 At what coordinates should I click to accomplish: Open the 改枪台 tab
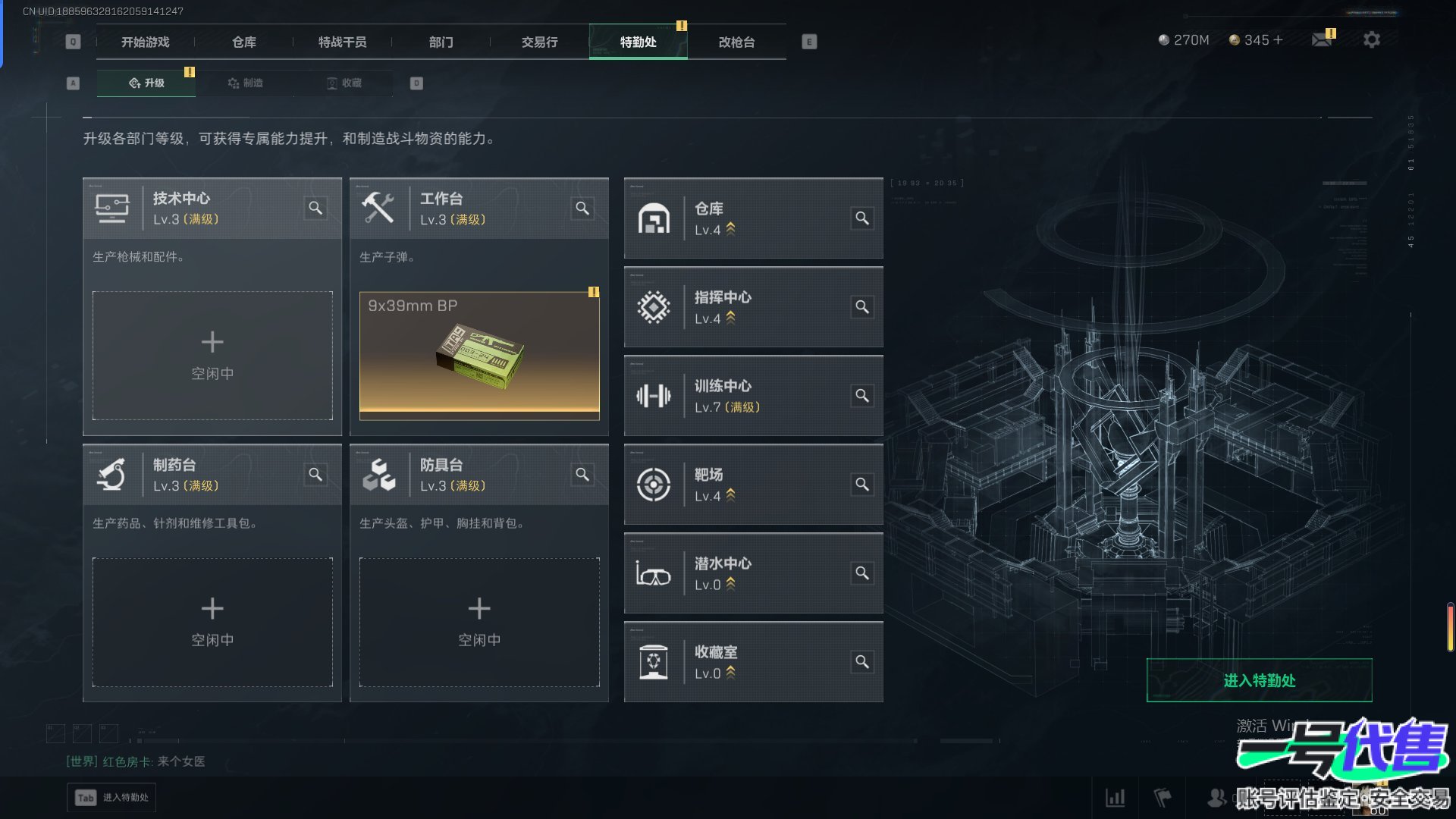pyautogui.click(x=736, y=42)
